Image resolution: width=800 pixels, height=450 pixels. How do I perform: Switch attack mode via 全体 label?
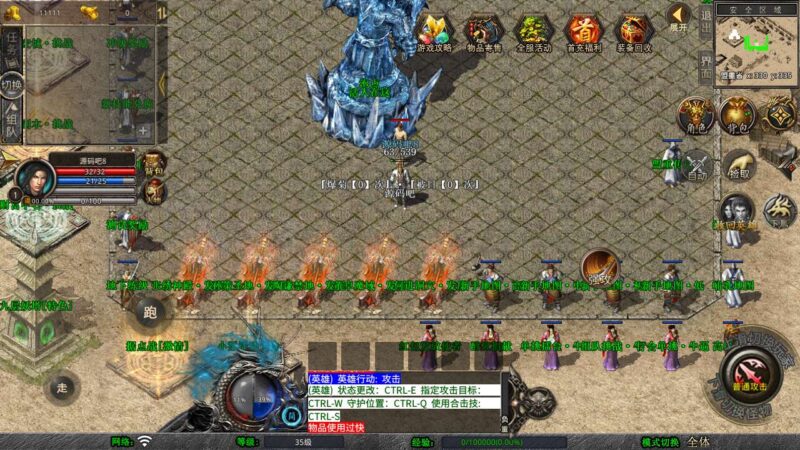coord(698,441)
